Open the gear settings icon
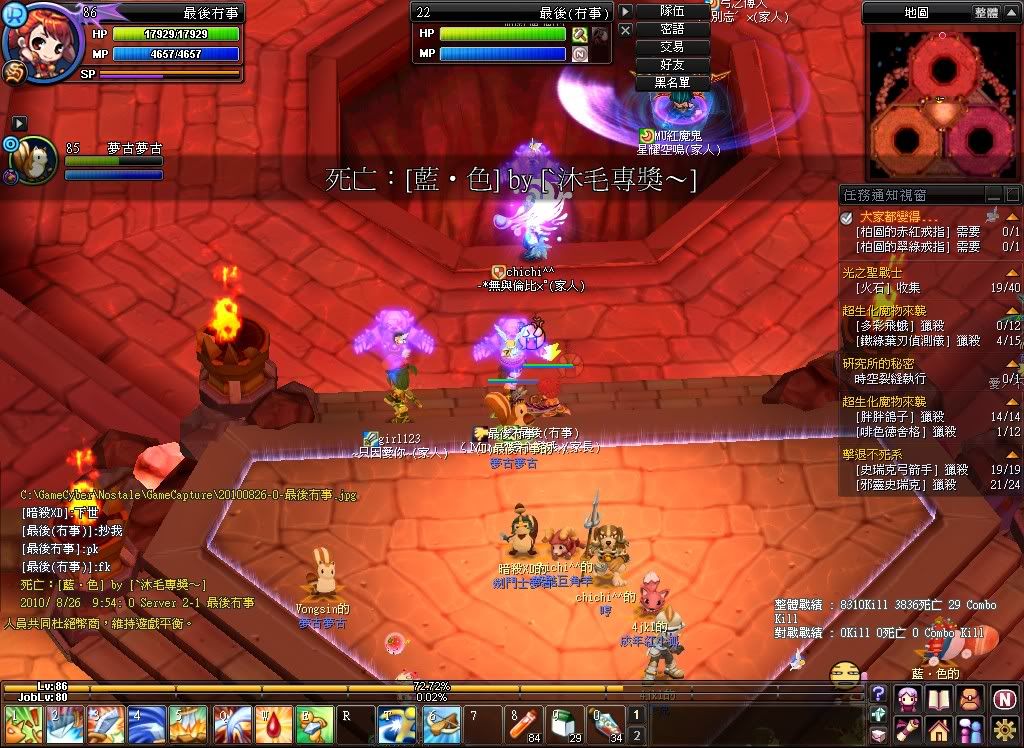 coord(1005,729)
